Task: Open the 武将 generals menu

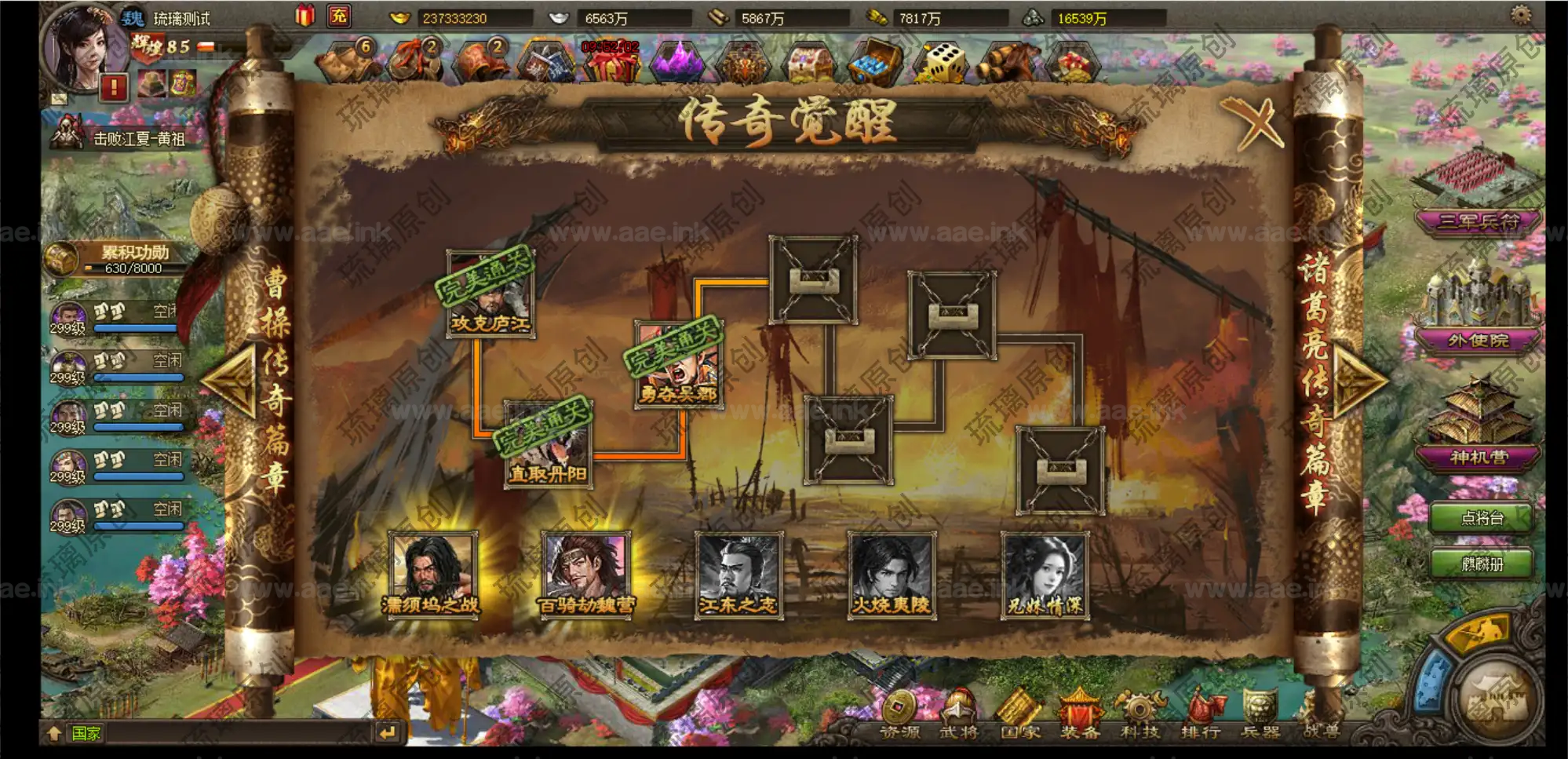Action: coord(959,714)
